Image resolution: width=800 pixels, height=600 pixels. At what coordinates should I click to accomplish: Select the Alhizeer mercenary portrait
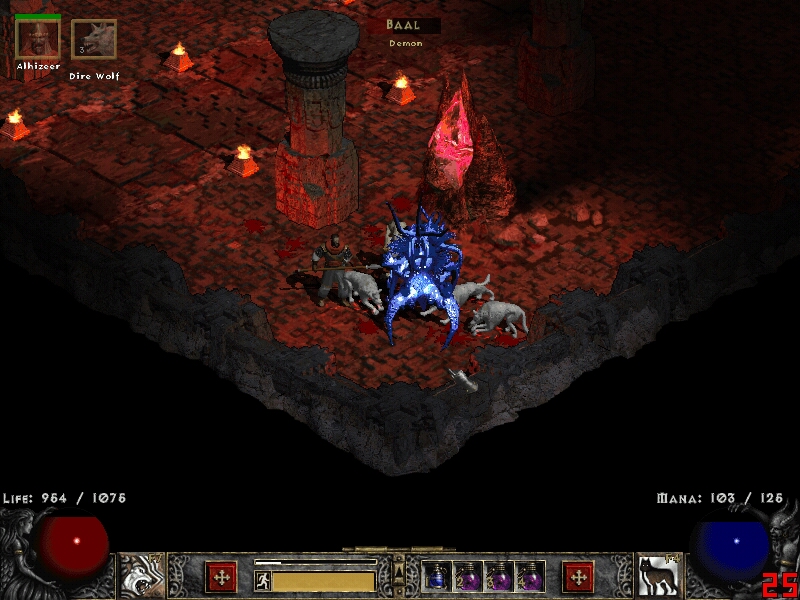pyautogui.click(x=38, y=39)
